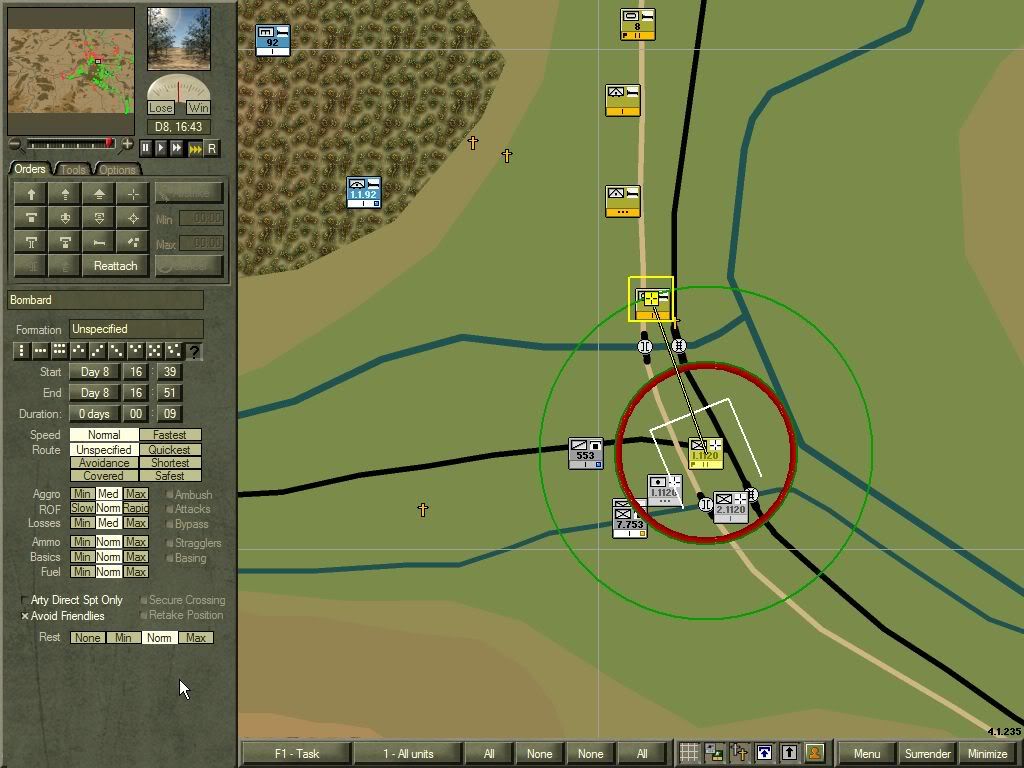The height and width of the screenshot is (768, 1024).
Task: Minimize the game window
Action: pos(987,754)
